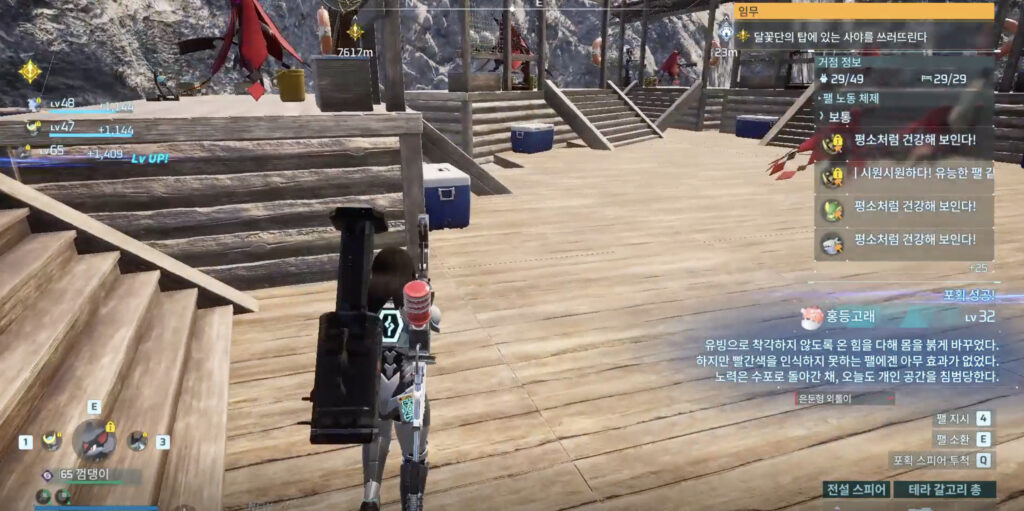1024x511 pixels.
Task: Click the 홍등고래 captured pal icon
Action: [811, 318]
